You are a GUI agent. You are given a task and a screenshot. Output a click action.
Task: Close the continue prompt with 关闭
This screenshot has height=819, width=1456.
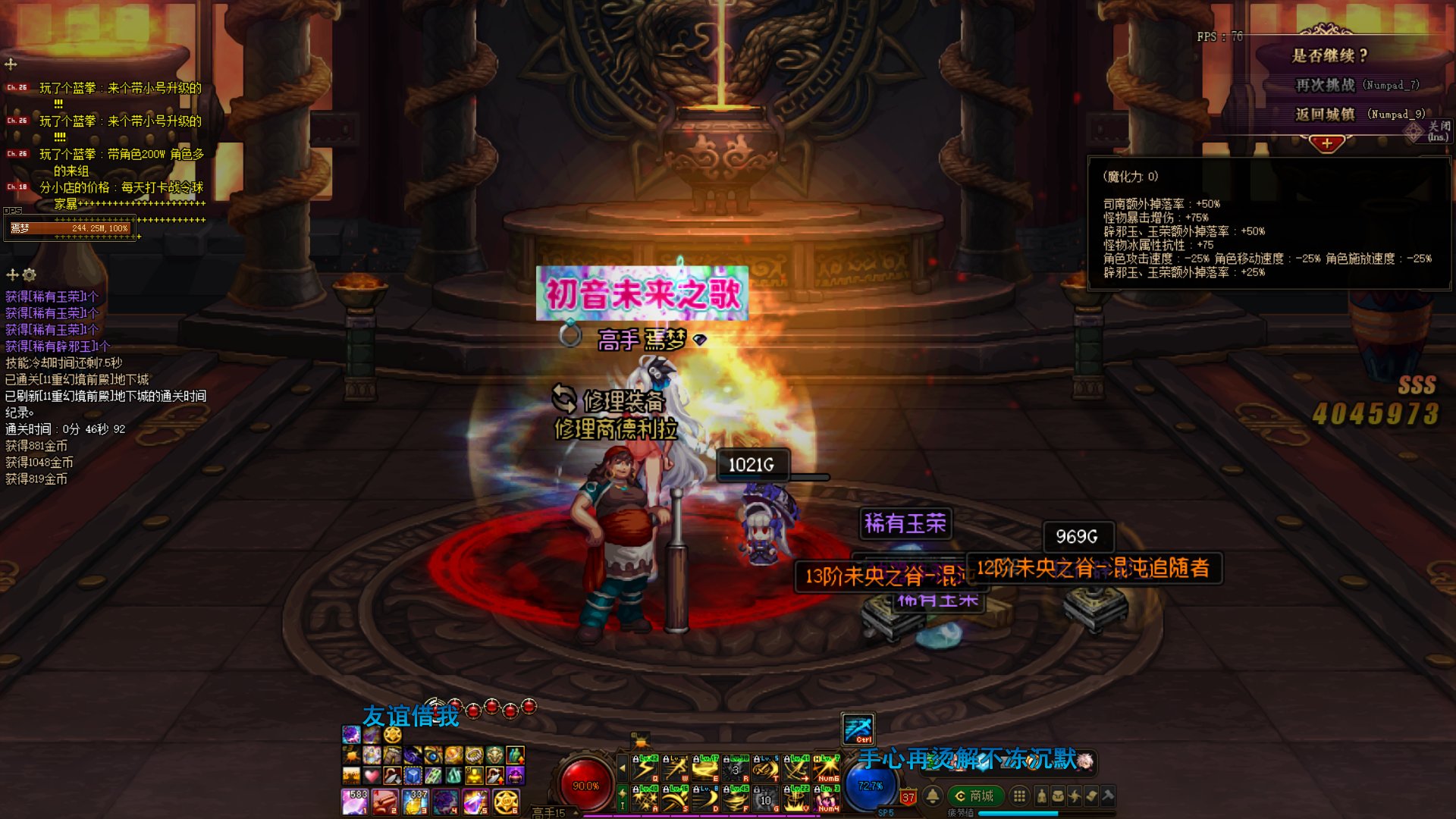tap(1437, 130)
